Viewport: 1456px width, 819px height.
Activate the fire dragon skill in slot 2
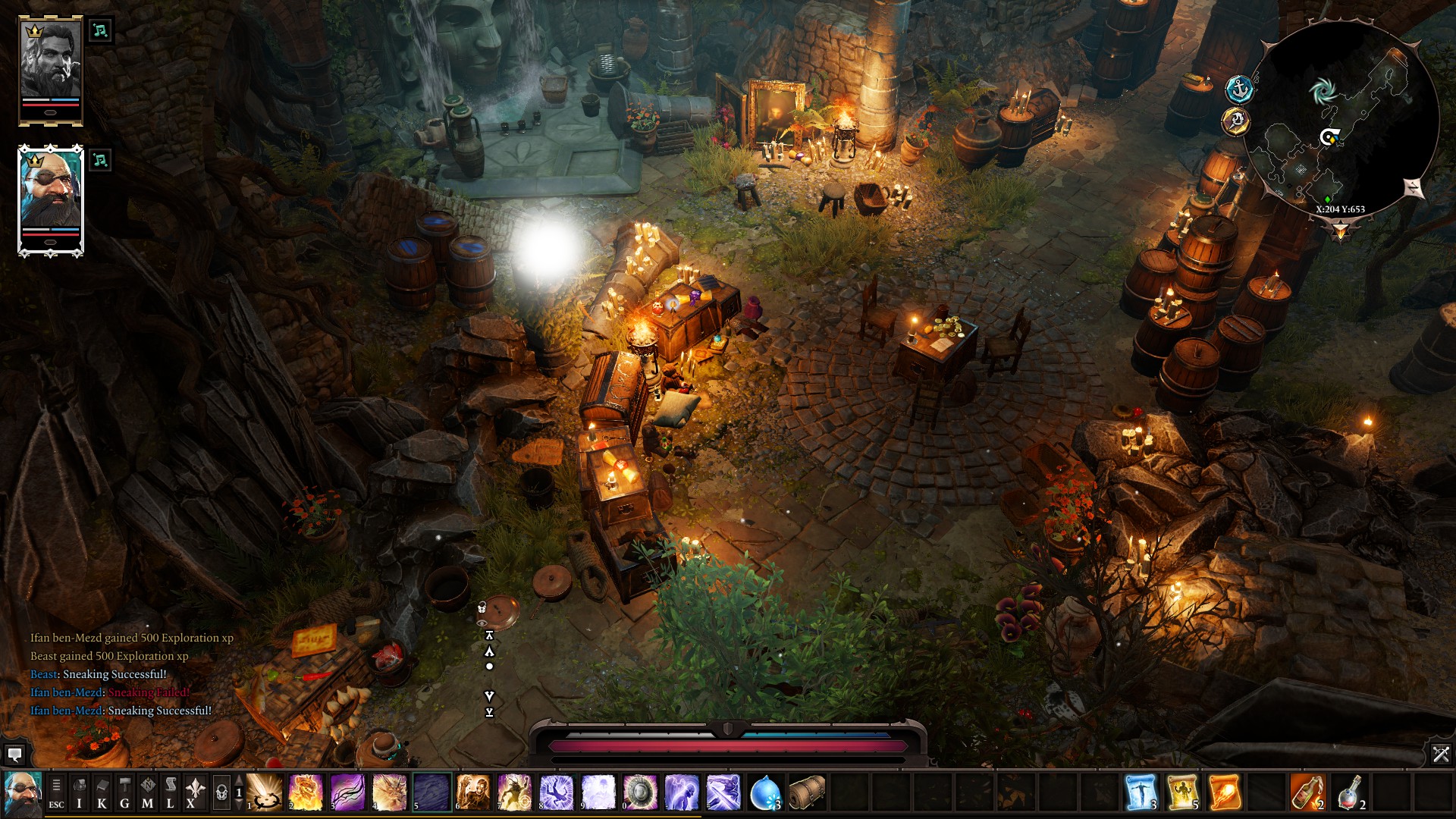pyautogui.click(x=306, y=793)
